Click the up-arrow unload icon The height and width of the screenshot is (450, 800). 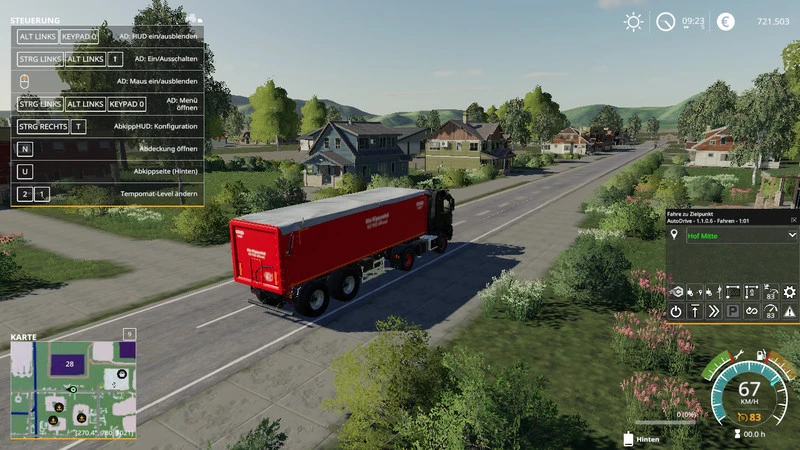click(x=695, y=311)
